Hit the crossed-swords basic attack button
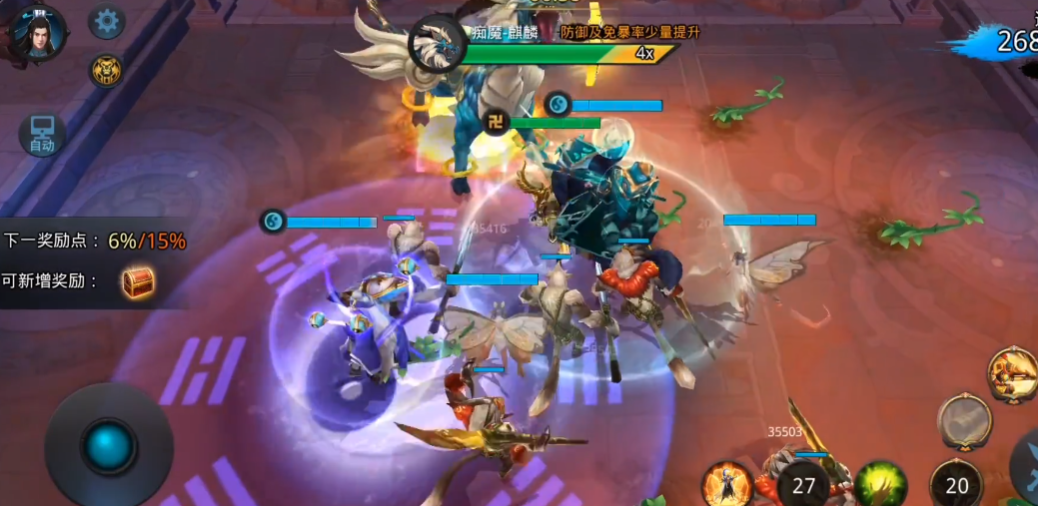The image size is (1038, 506). coord(1027,468)
